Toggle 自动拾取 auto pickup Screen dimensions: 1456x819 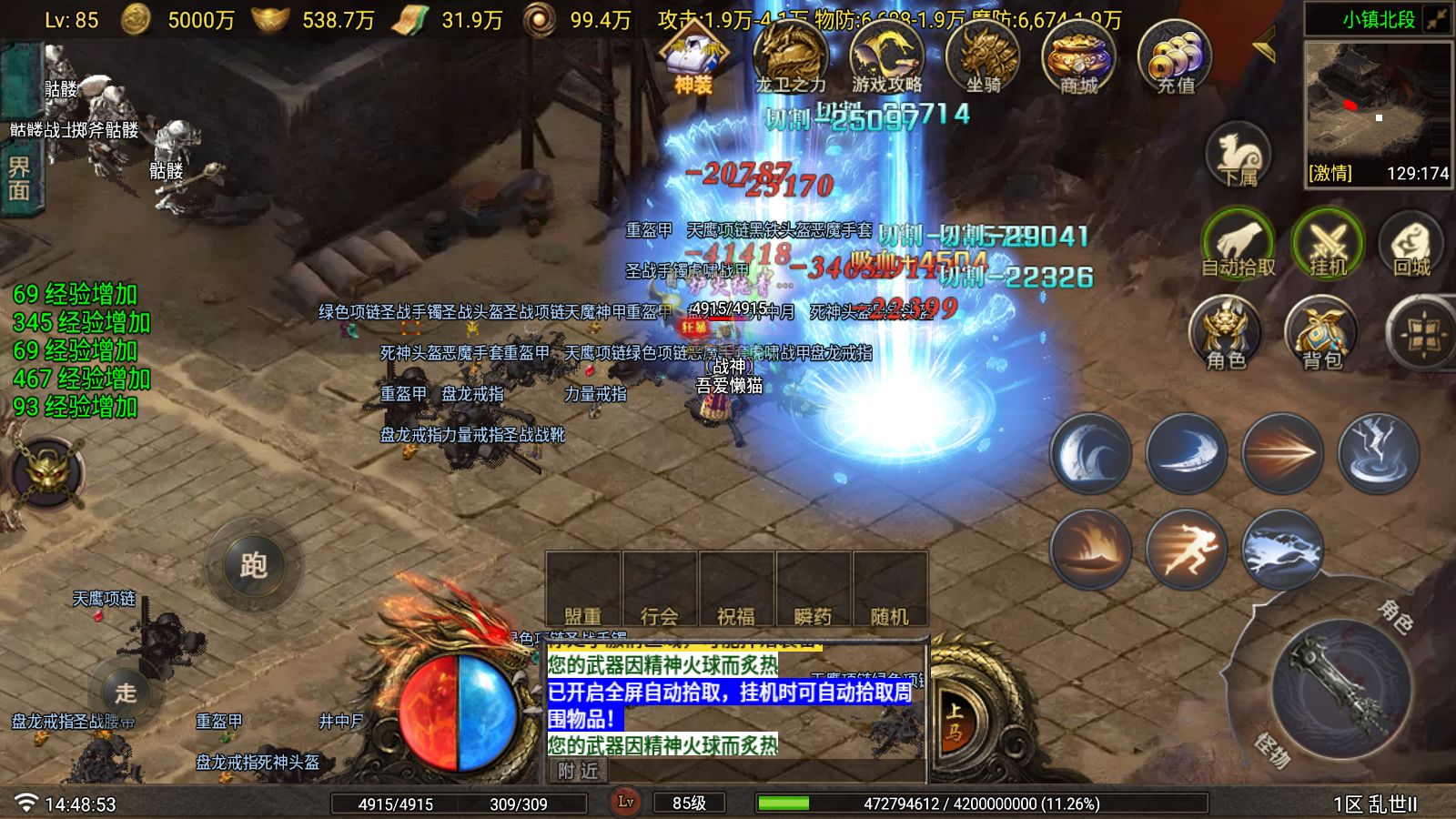tap(1238, 244)
